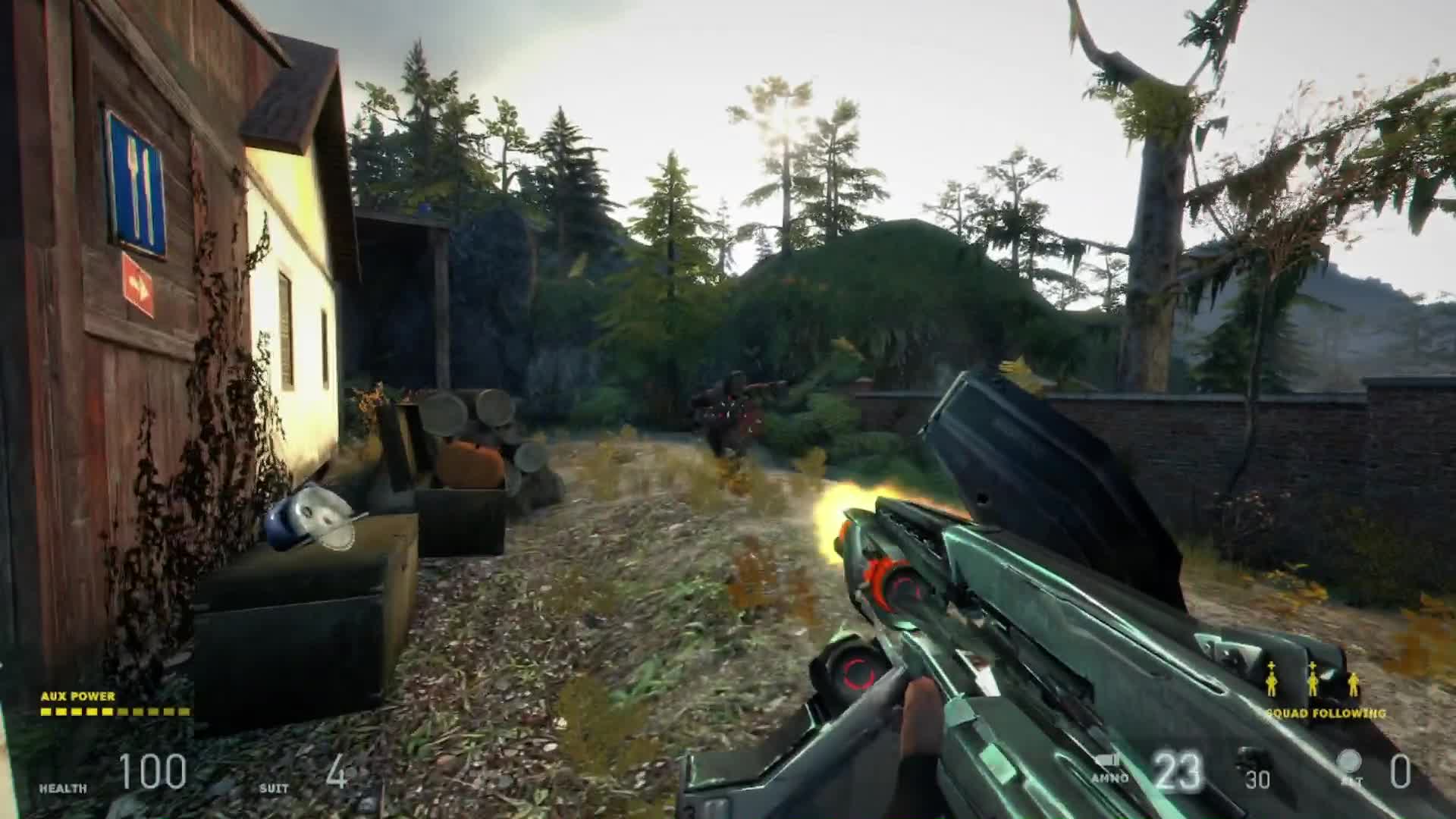The width and height of the screenshot is (1456, 819).
Task: Click the squad following member icons
Action: (1313, 680)
